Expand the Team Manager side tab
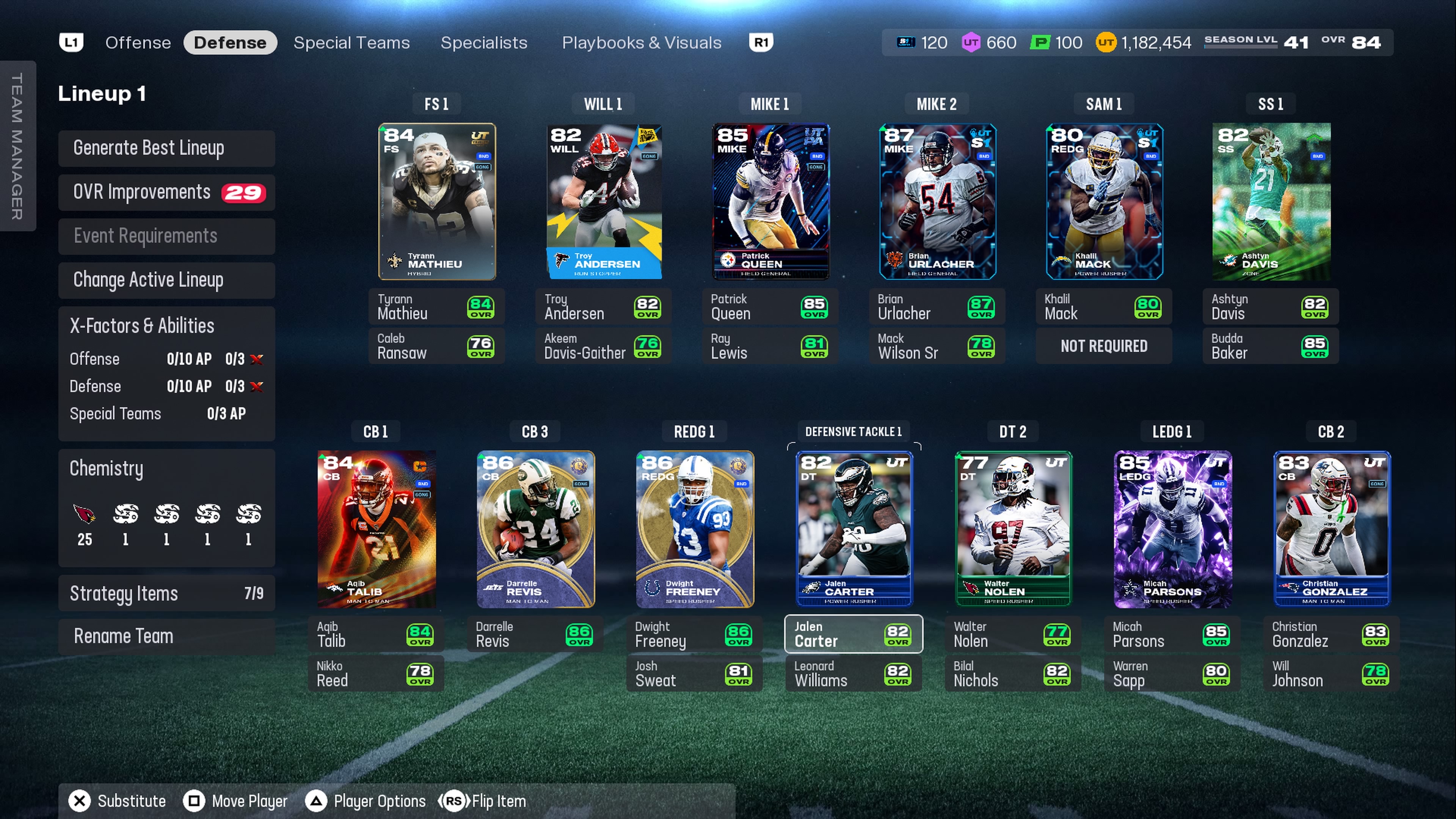This screenshot has height=819, width=1456. pyautogui.click(x=17, y=146)
